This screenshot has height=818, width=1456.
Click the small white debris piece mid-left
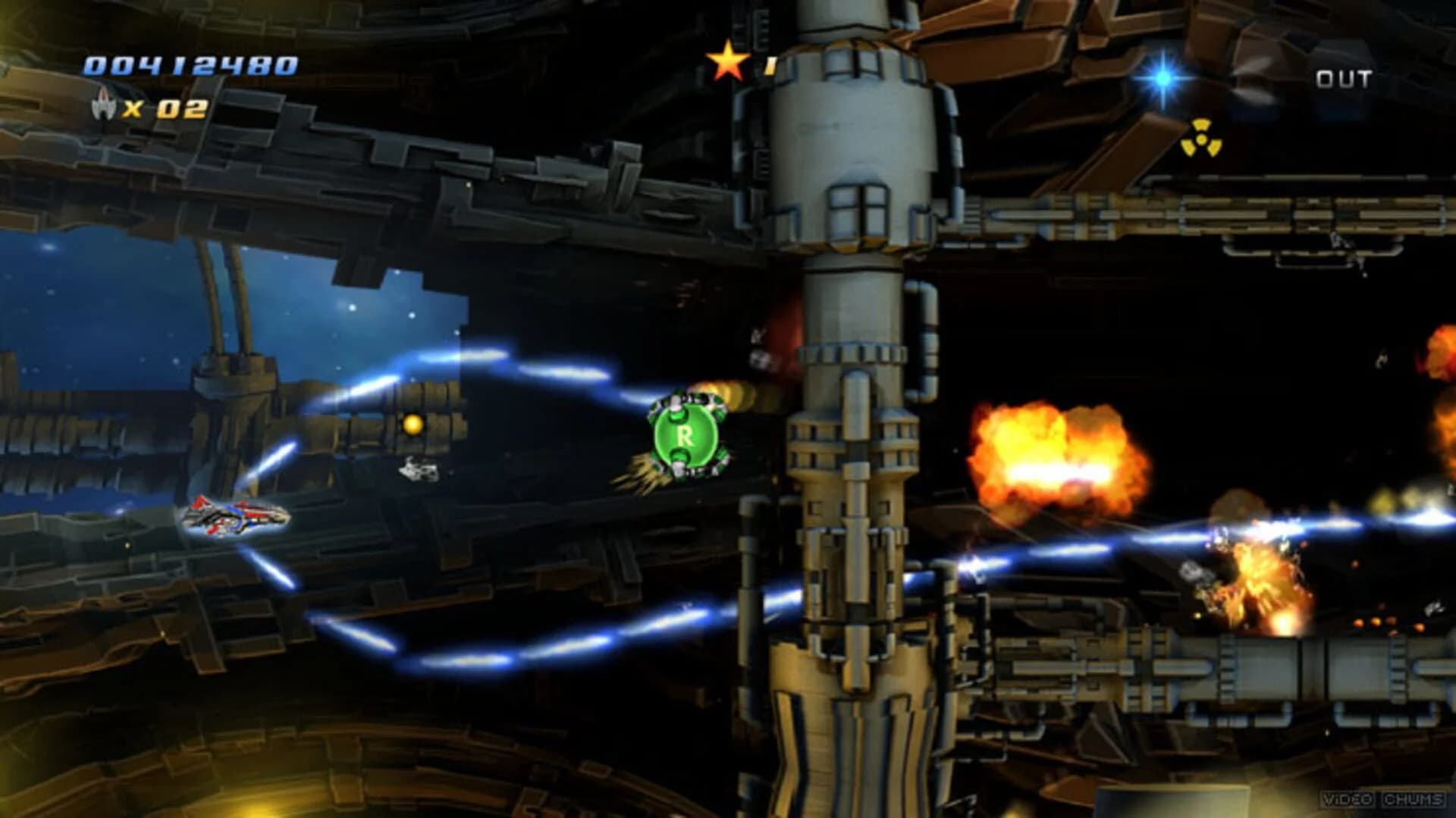[x=418, y=470]
